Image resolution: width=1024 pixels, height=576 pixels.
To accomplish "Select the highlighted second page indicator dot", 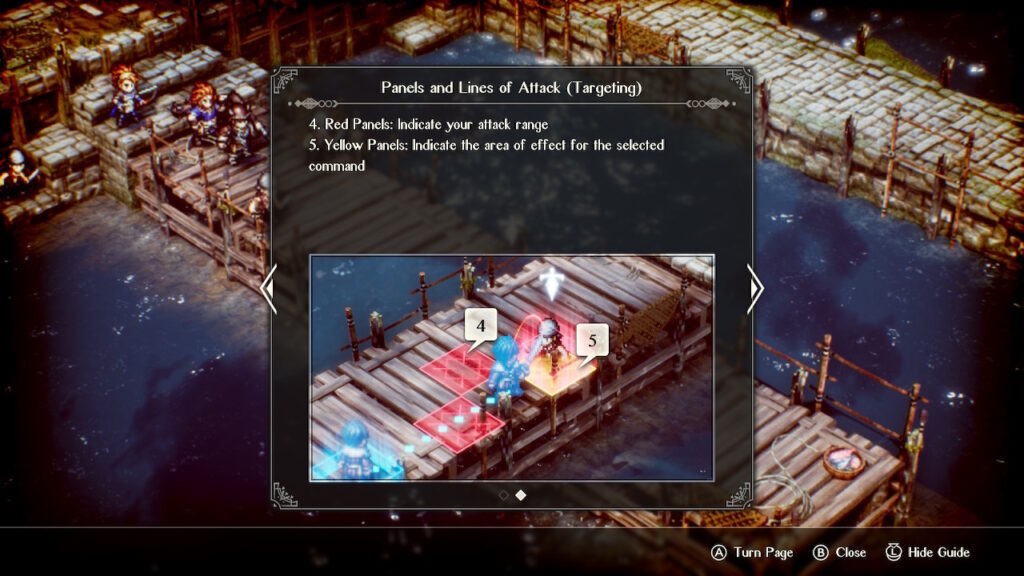I will [521, 494].
